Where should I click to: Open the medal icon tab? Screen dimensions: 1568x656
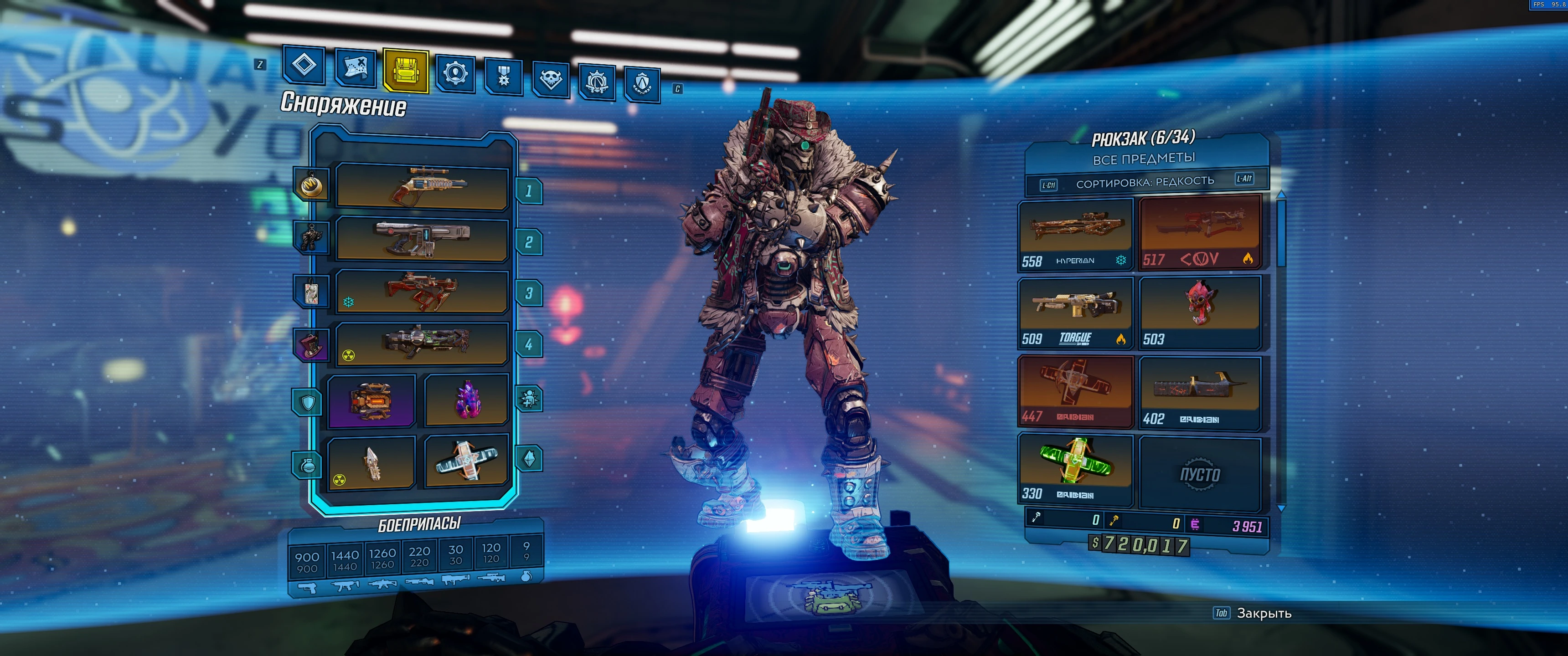click(503, 77)
